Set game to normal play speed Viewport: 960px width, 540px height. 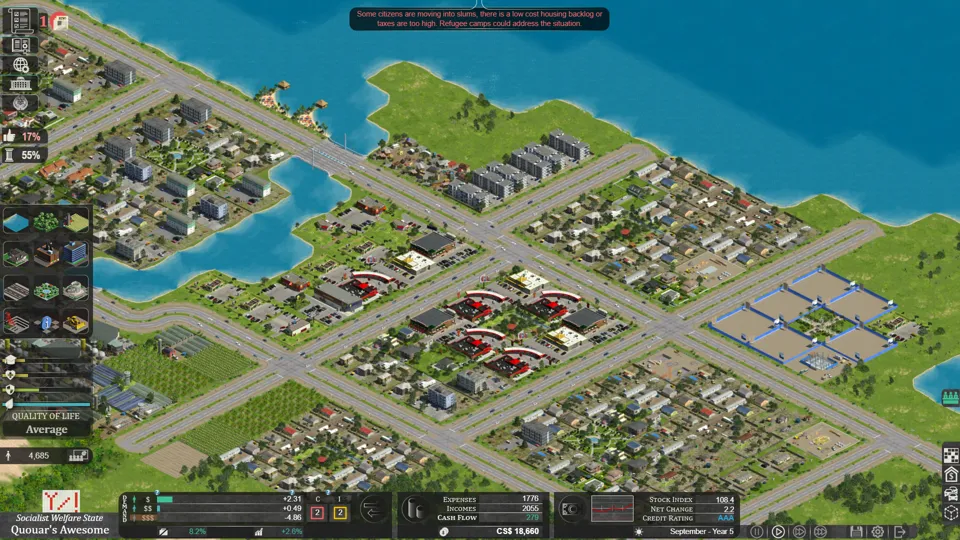click(x=778, y=532)
